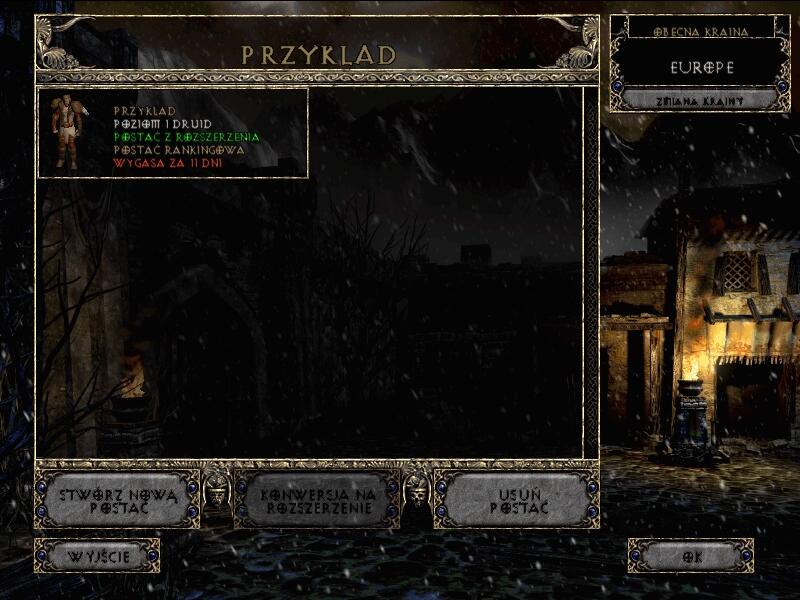Click the Usuń Postać button
The width and height of the screenshot is (800, 600).
(519, 500)
